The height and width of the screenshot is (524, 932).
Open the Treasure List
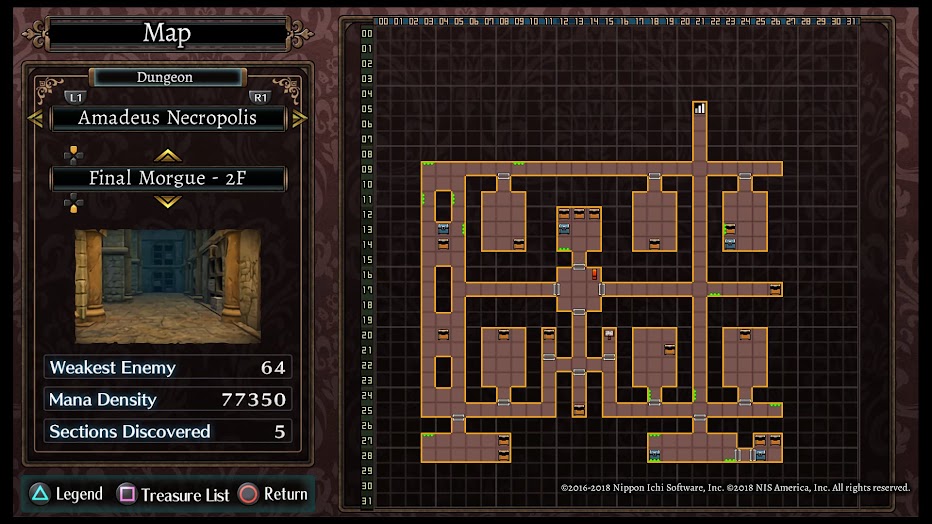pos(174,494)
